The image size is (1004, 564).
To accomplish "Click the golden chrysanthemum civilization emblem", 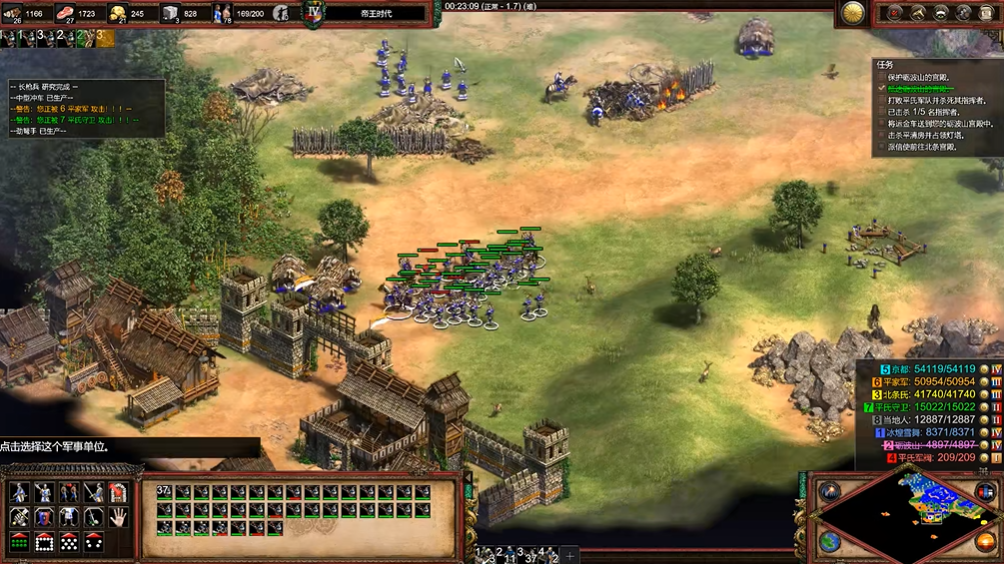I will pos(853,13).
